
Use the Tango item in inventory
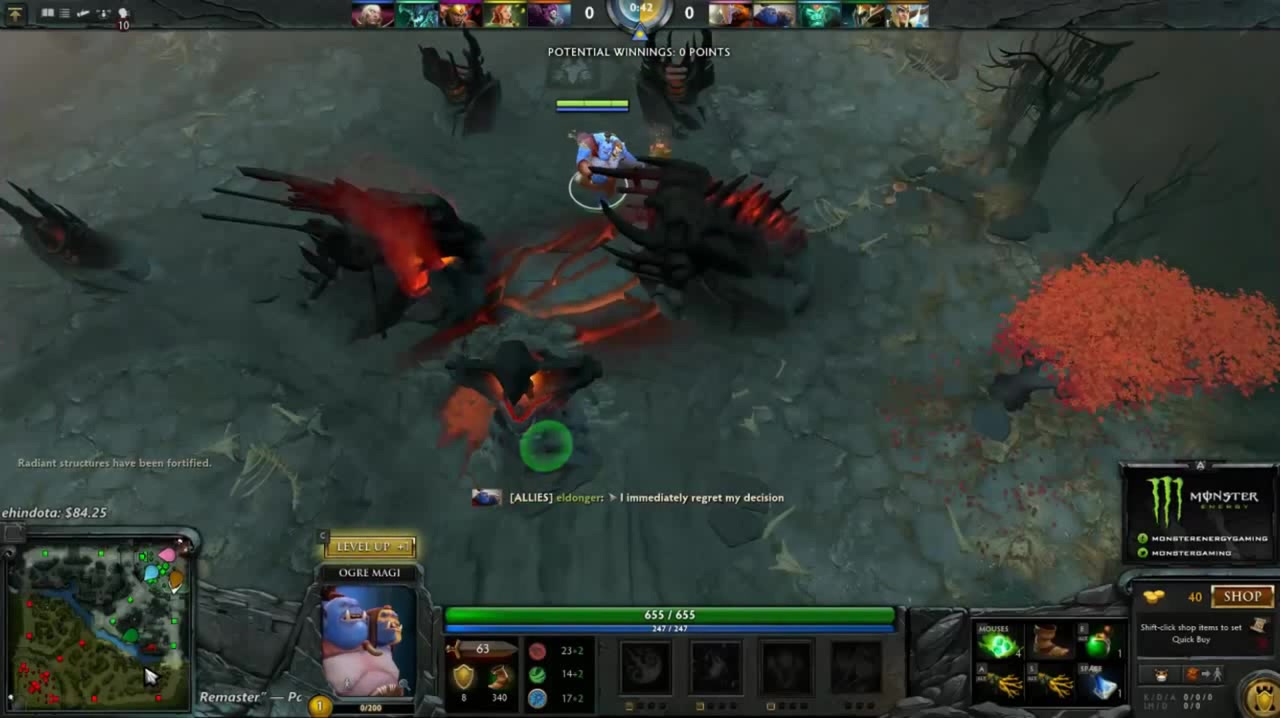tap(997, 642)
